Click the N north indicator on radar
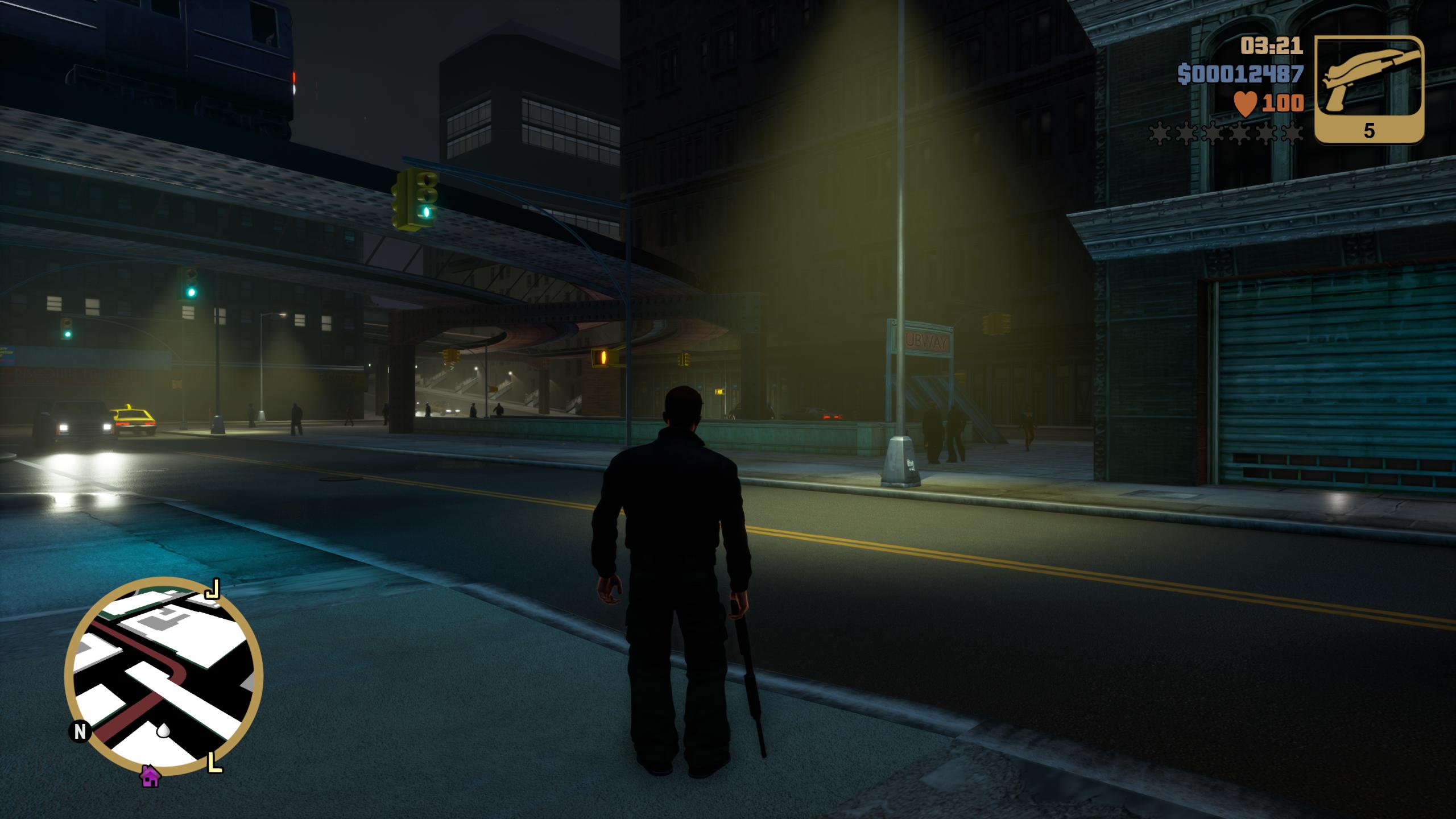 point(80,731)
